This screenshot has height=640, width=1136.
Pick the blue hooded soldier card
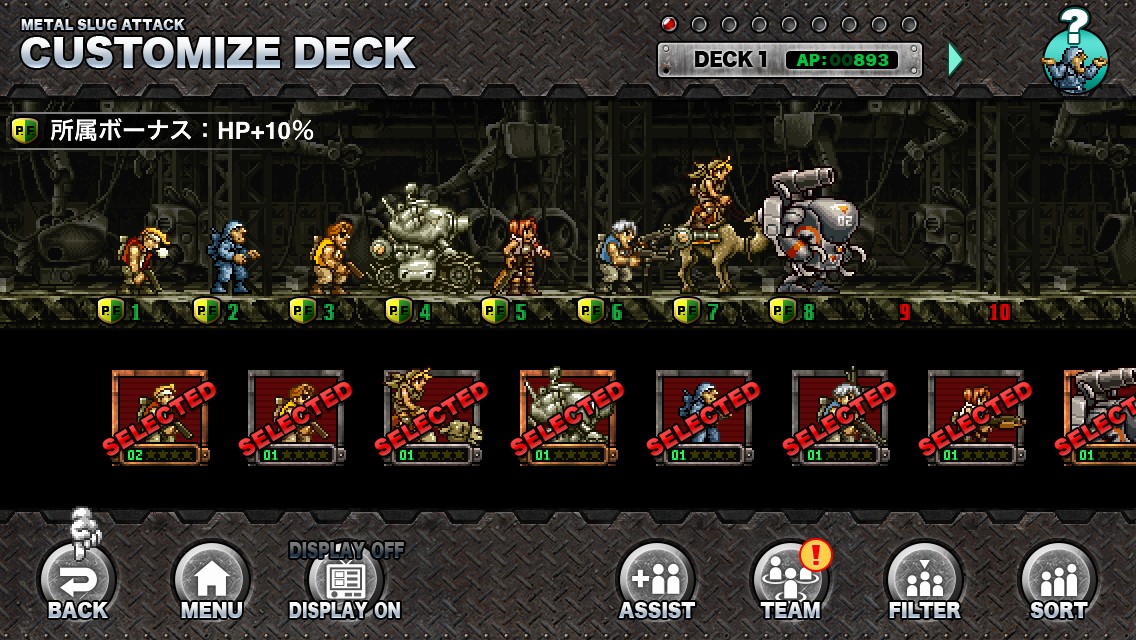(704, 417)
